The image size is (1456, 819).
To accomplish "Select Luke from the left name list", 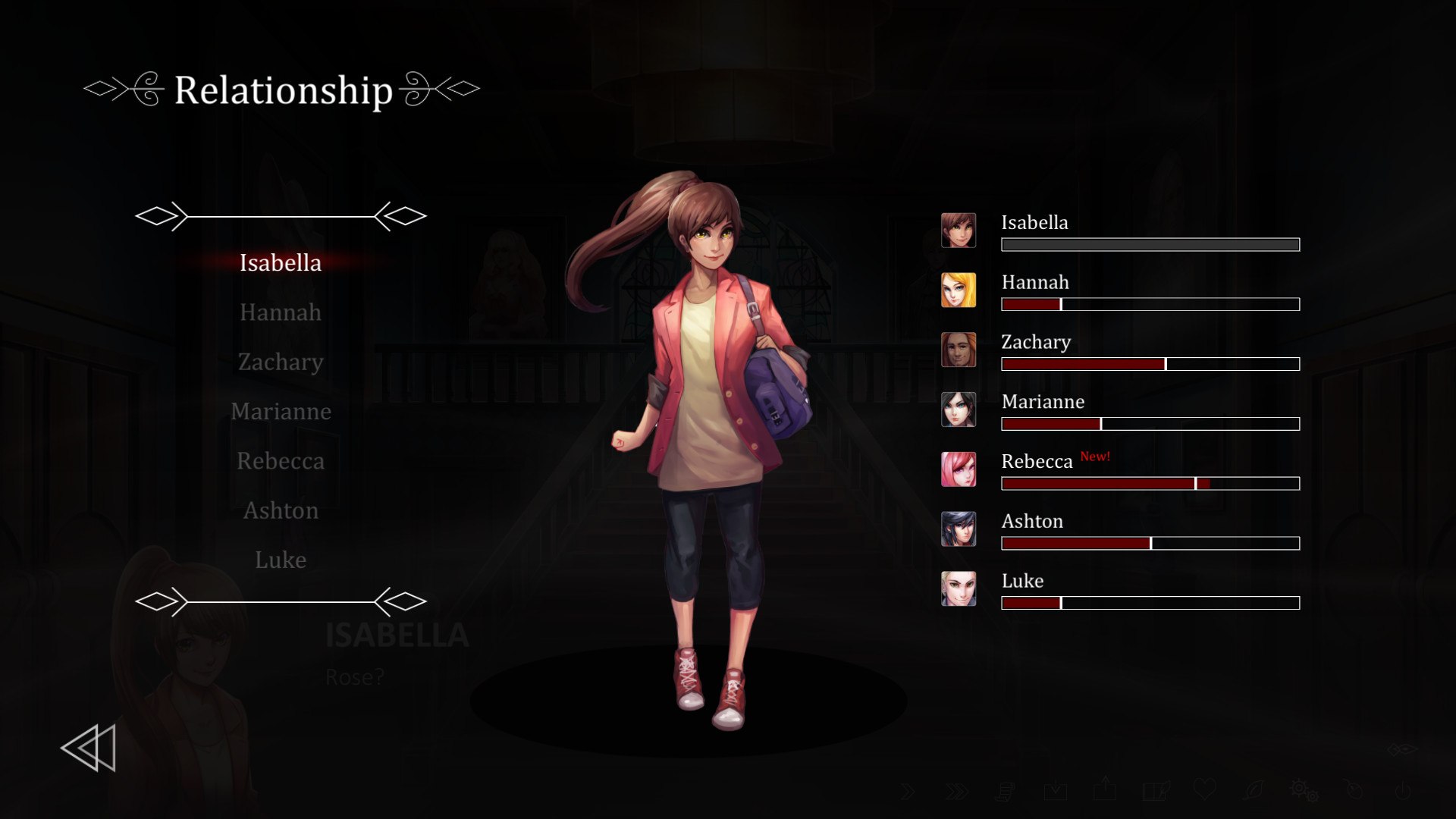I will 281,560.
